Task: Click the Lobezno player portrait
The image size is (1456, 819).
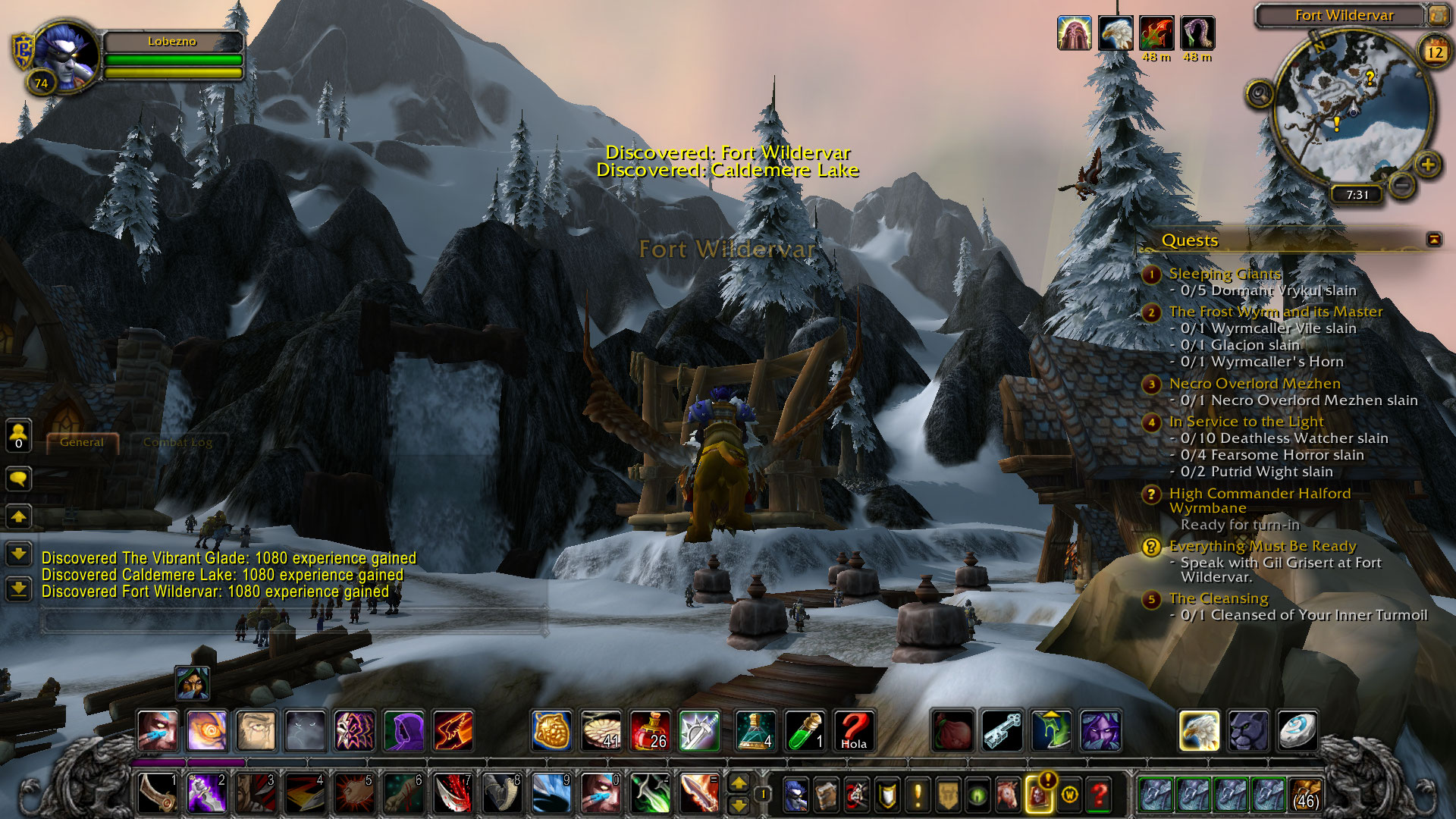Action: tap(67, 57)
